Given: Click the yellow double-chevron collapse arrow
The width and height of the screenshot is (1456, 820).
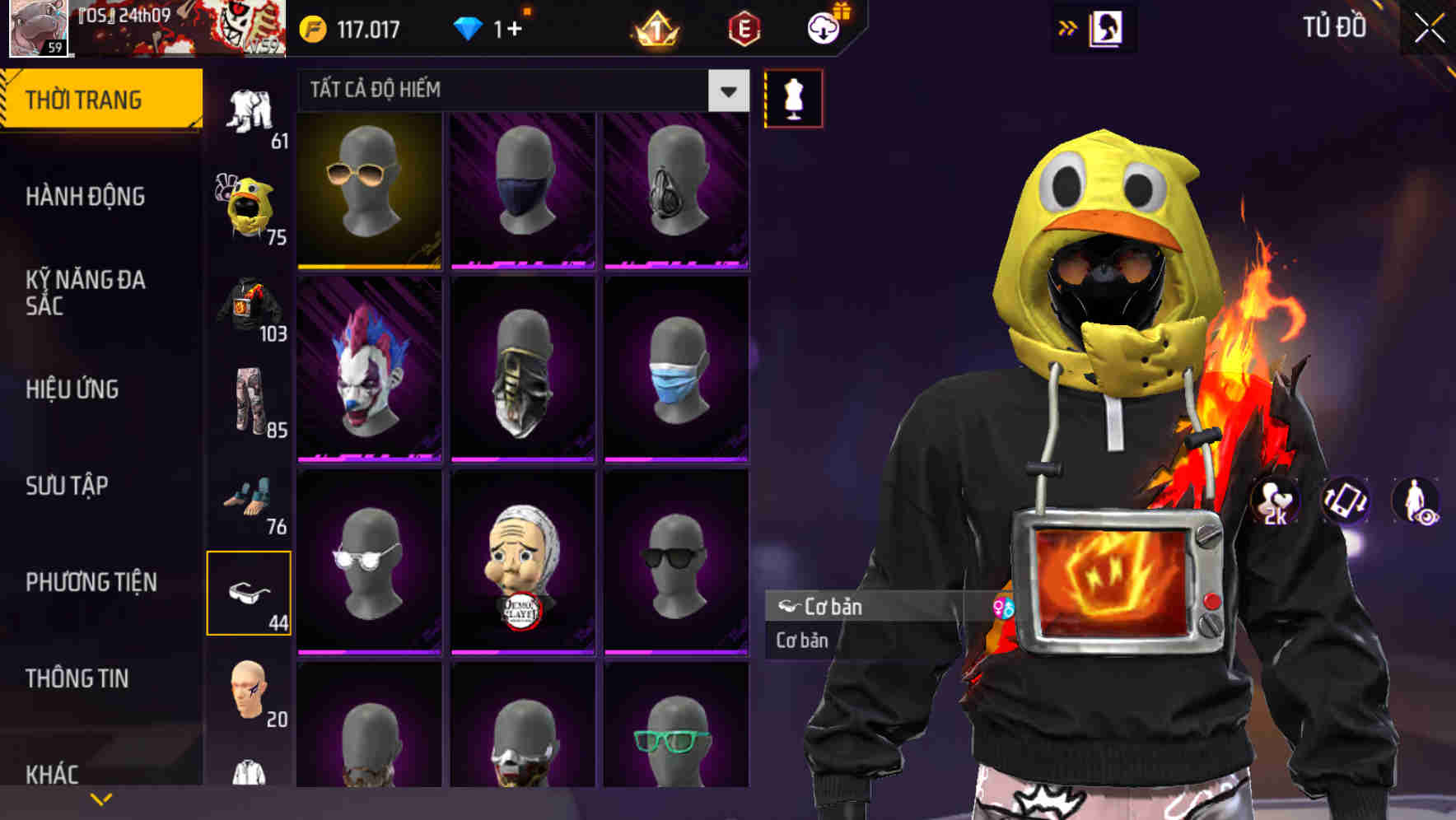Looking at the screenshot, I should click(x=1069, y=26).
